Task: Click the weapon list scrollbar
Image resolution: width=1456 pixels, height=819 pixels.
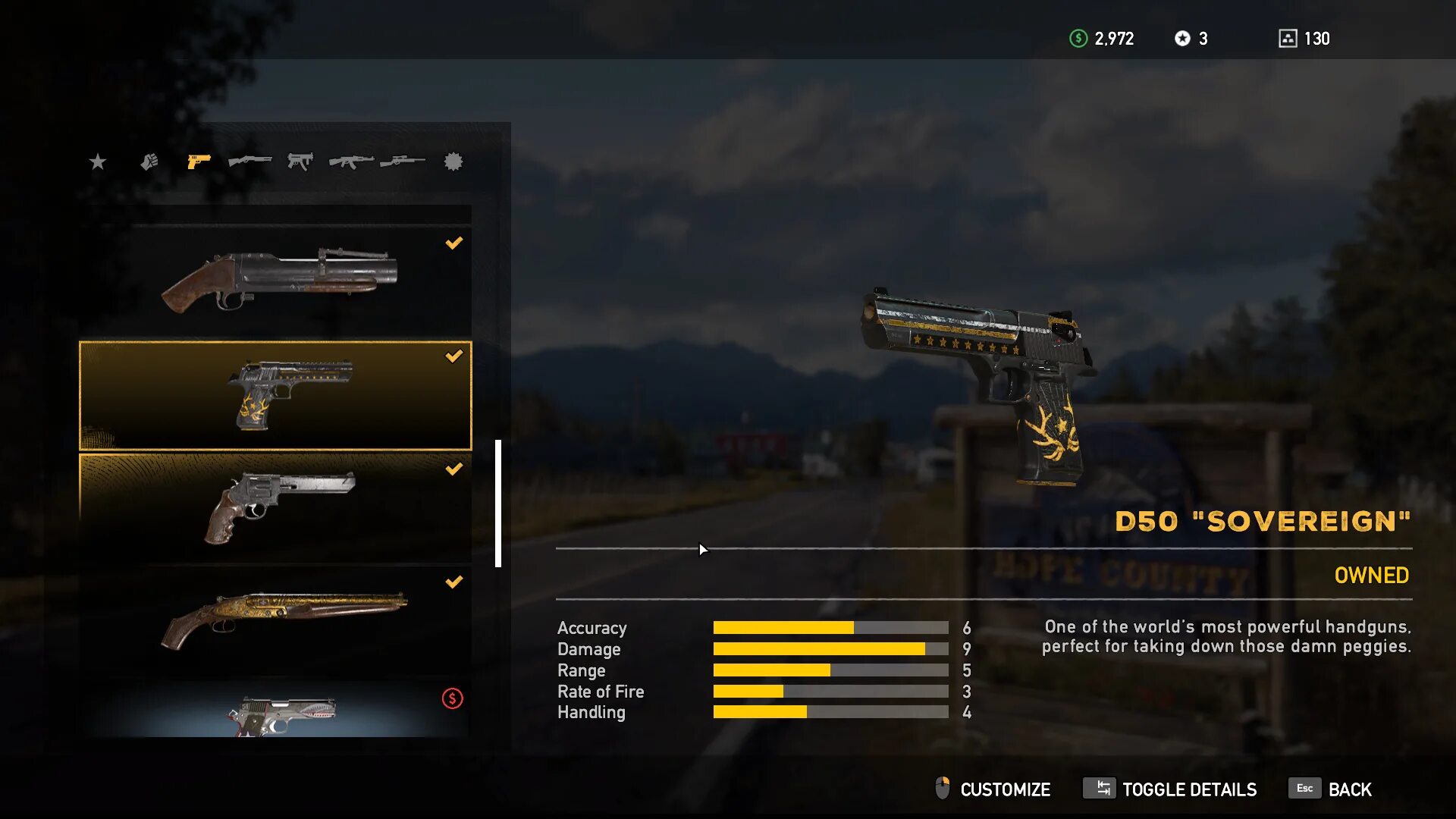Action: coord(498,503)
